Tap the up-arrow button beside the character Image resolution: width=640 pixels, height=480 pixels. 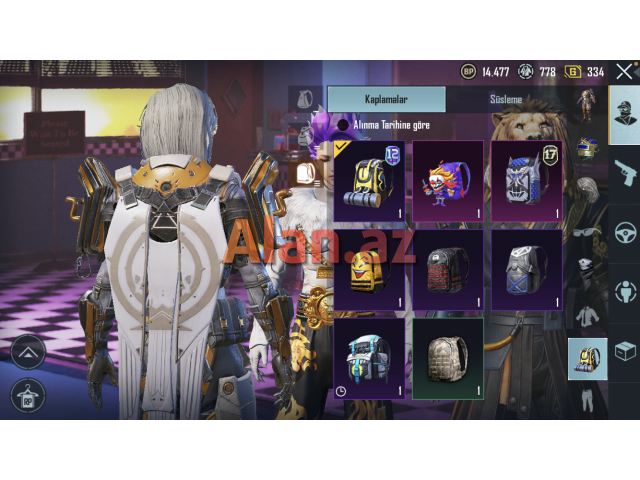point(27,351)
